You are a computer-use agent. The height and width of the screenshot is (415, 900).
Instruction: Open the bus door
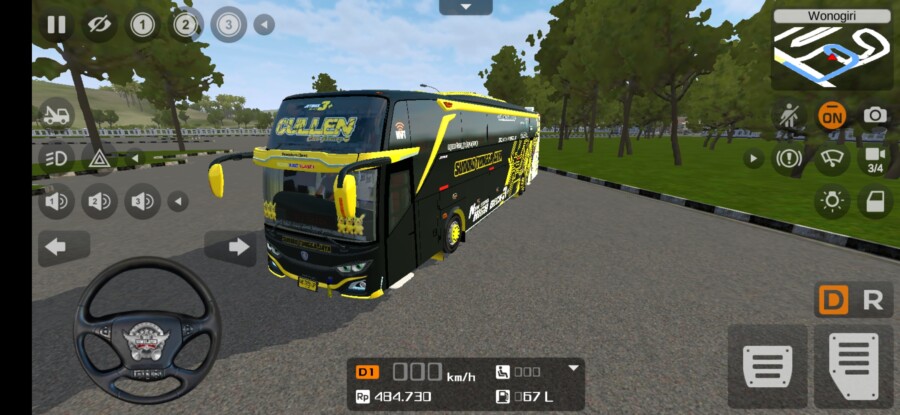tap(875, 202)
